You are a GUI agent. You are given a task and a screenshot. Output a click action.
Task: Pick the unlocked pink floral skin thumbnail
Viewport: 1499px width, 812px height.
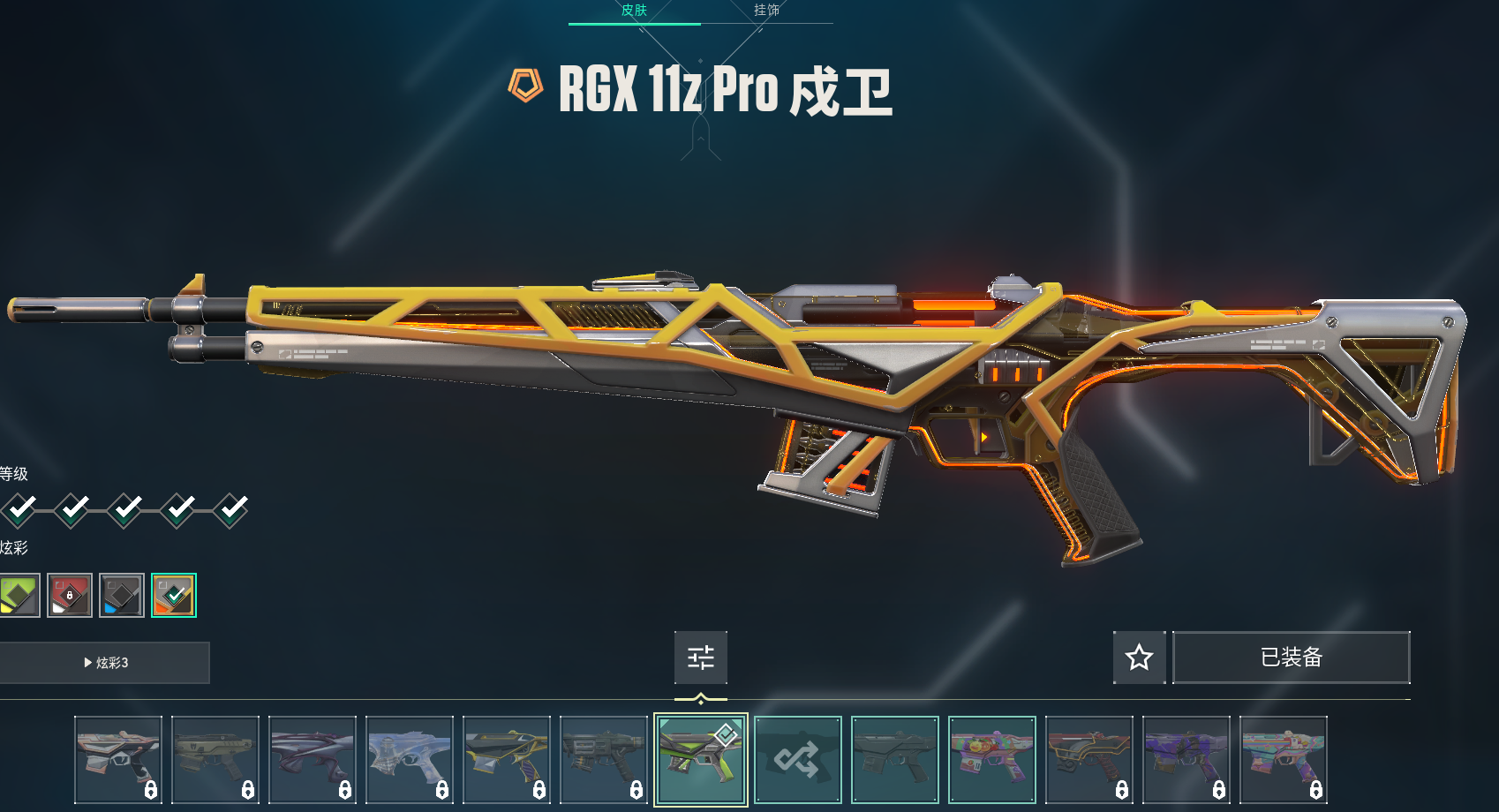pos(992,759)
